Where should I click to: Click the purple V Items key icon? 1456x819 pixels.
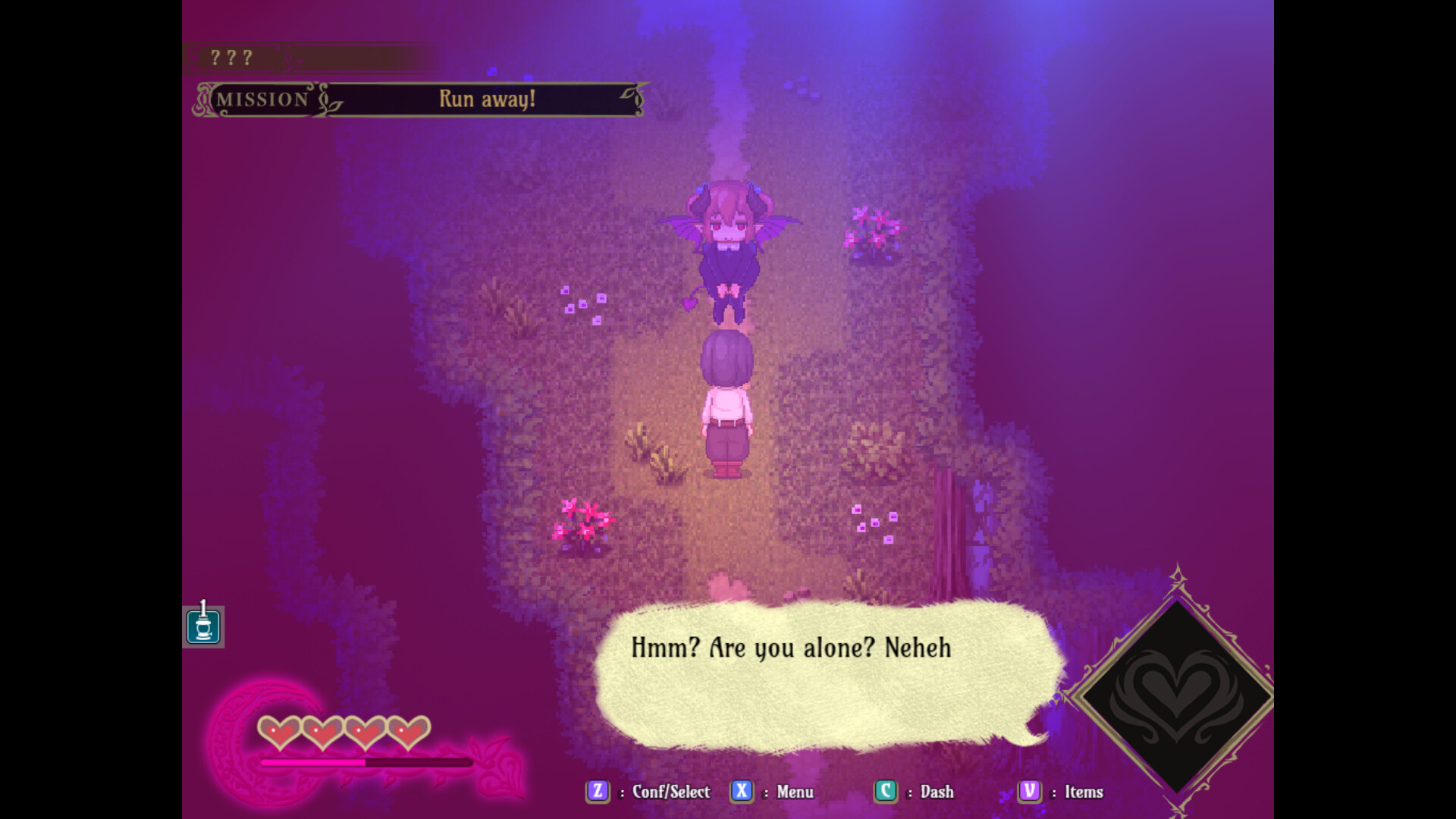[1028, 792]
